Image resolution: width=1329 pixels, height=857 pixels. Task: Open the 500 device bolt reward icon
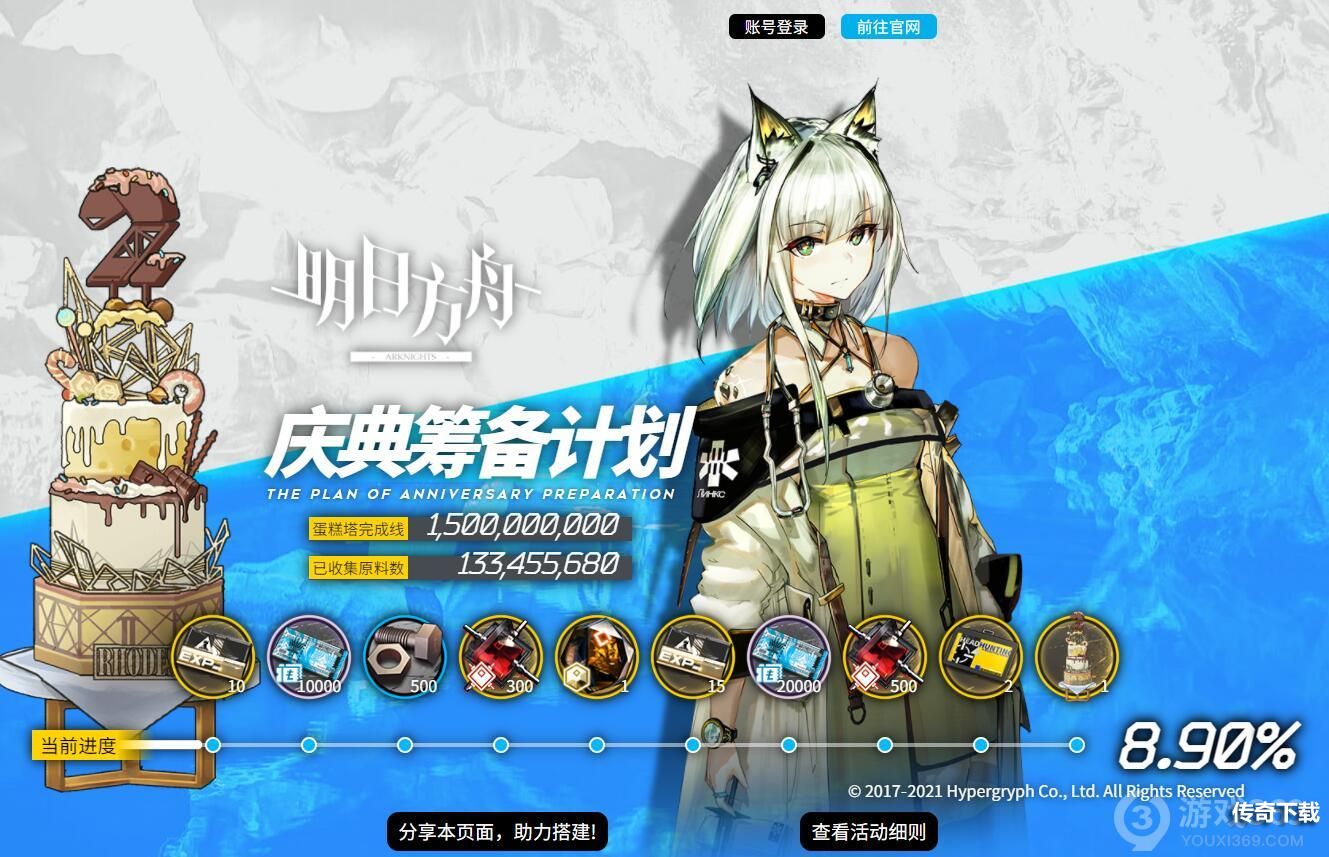[404, 655]
